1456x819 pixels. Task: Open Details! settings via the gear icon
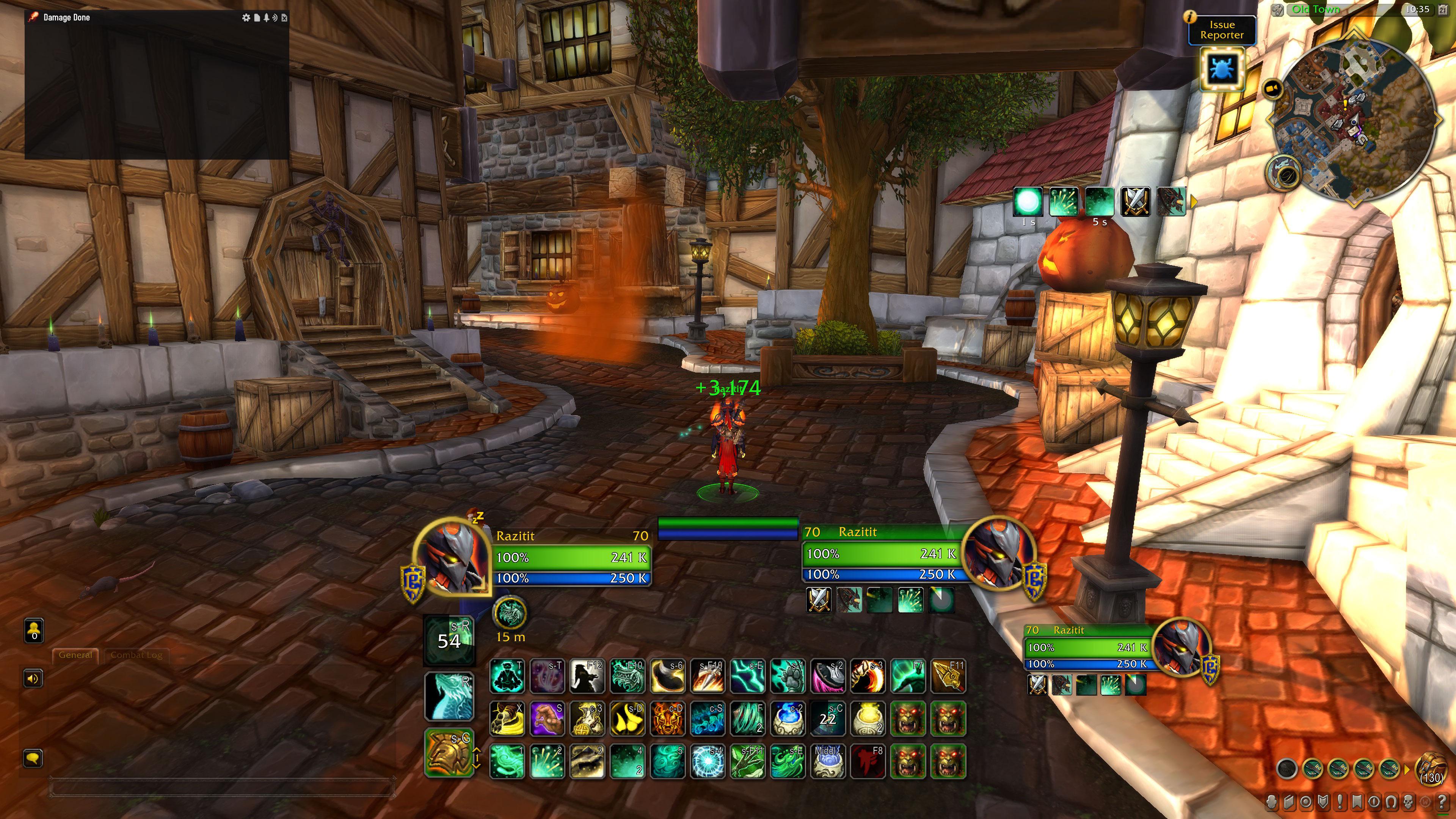pos(246,17)
